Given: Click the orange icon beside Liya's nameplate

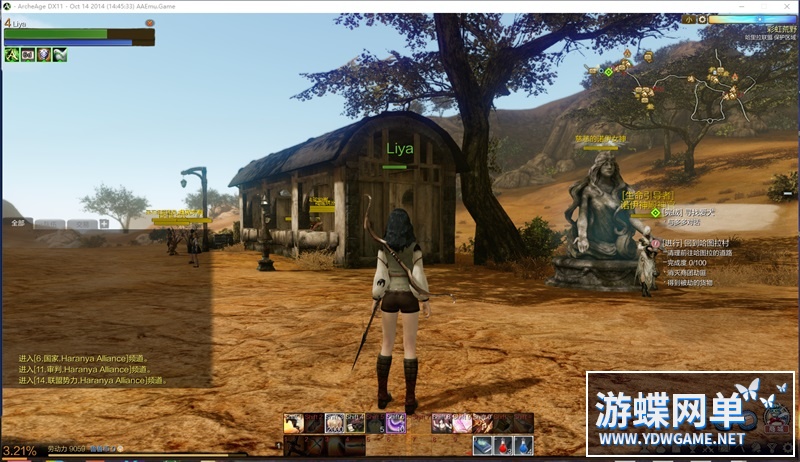Looking at the screenshot, I should (149, 22).
